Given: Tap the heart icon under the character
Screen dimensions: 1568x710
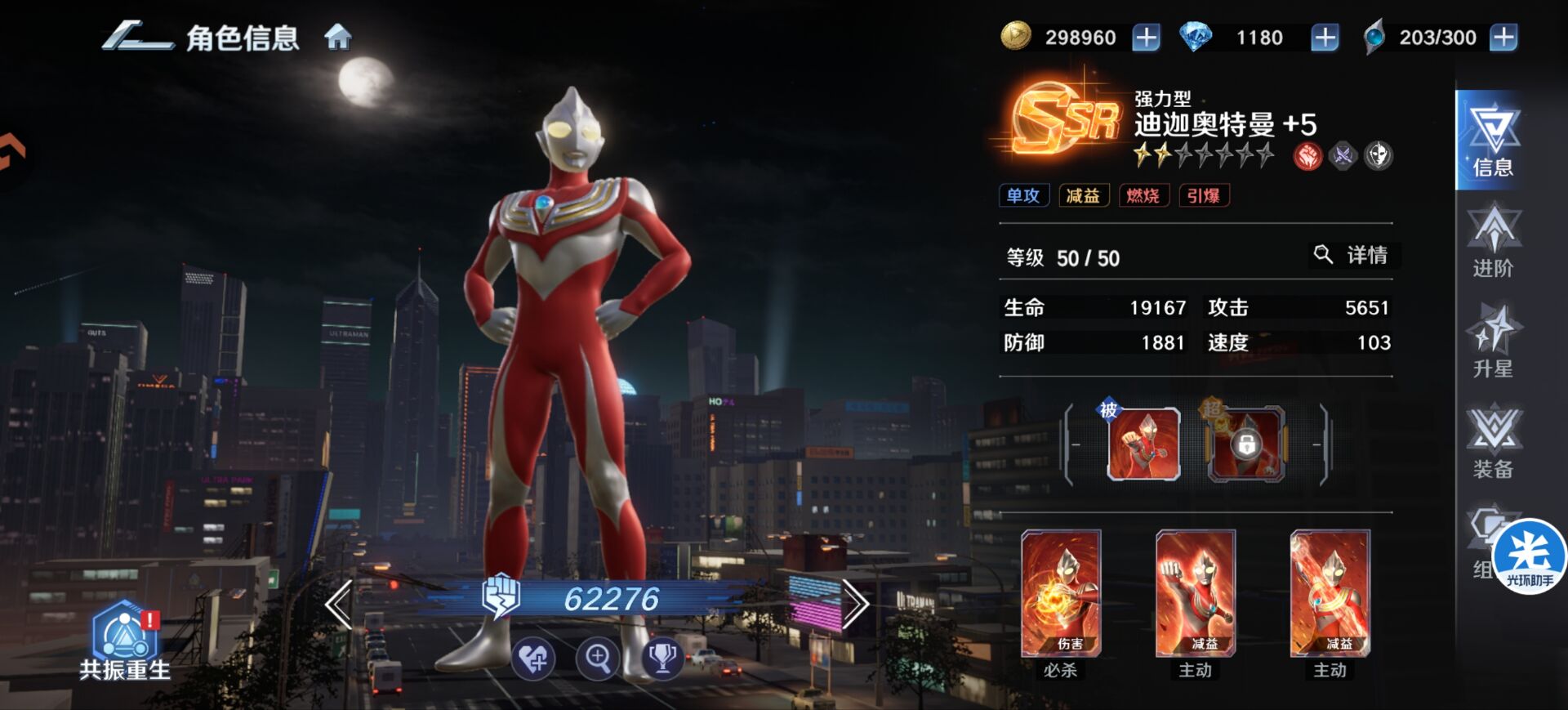Looking at the screenshot, I should point(534,658).
